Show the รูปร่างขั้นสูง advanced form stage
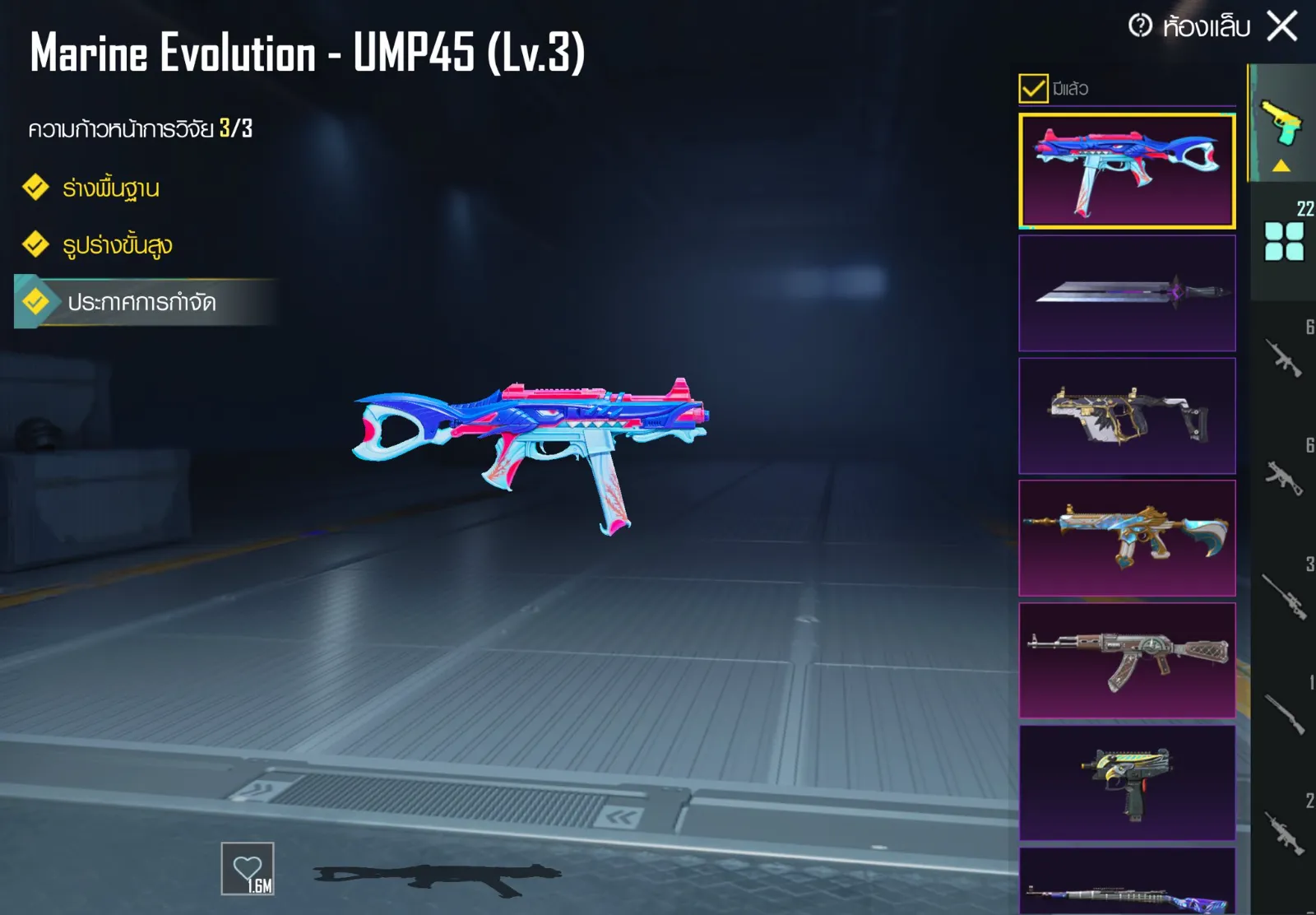1316x915 pixels. (117, 245)
